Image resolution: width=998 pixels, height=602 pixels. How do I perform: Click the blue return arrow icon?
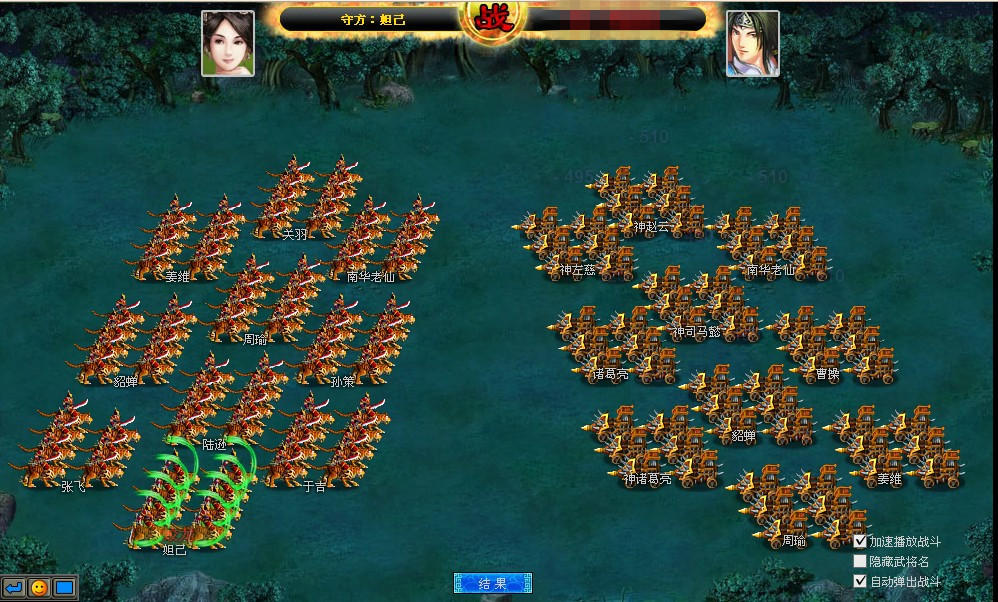[14, 588]
